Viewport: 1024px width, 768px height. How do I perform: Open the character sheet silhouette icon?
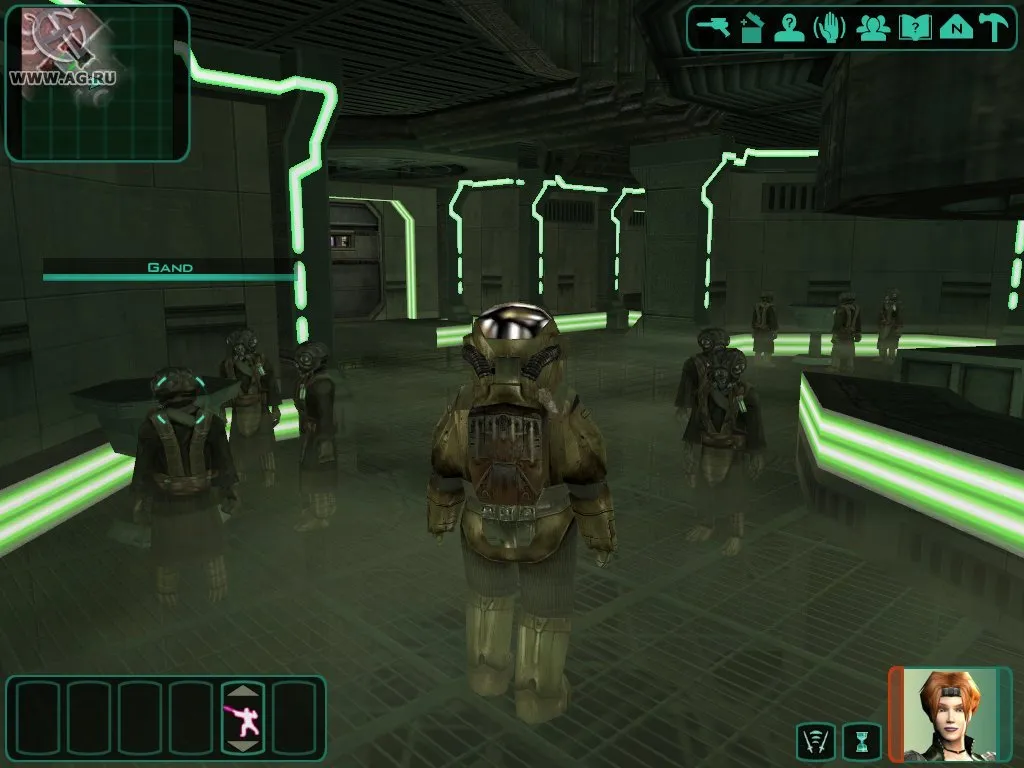pos(790,27)
